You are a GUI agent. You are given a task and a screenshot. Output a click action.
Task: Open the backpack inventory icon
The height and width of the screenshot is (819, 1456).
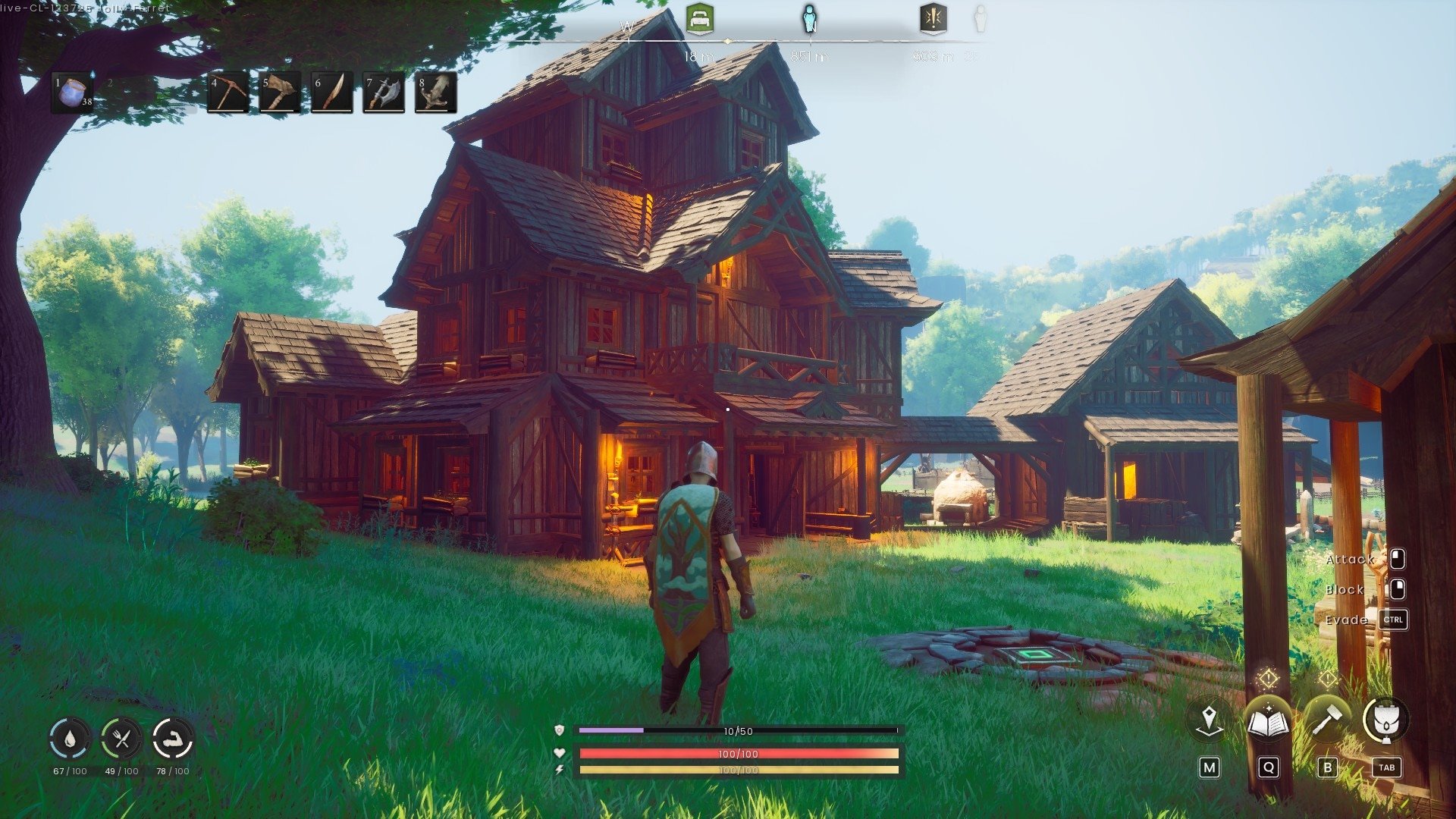click(1385, 720)
